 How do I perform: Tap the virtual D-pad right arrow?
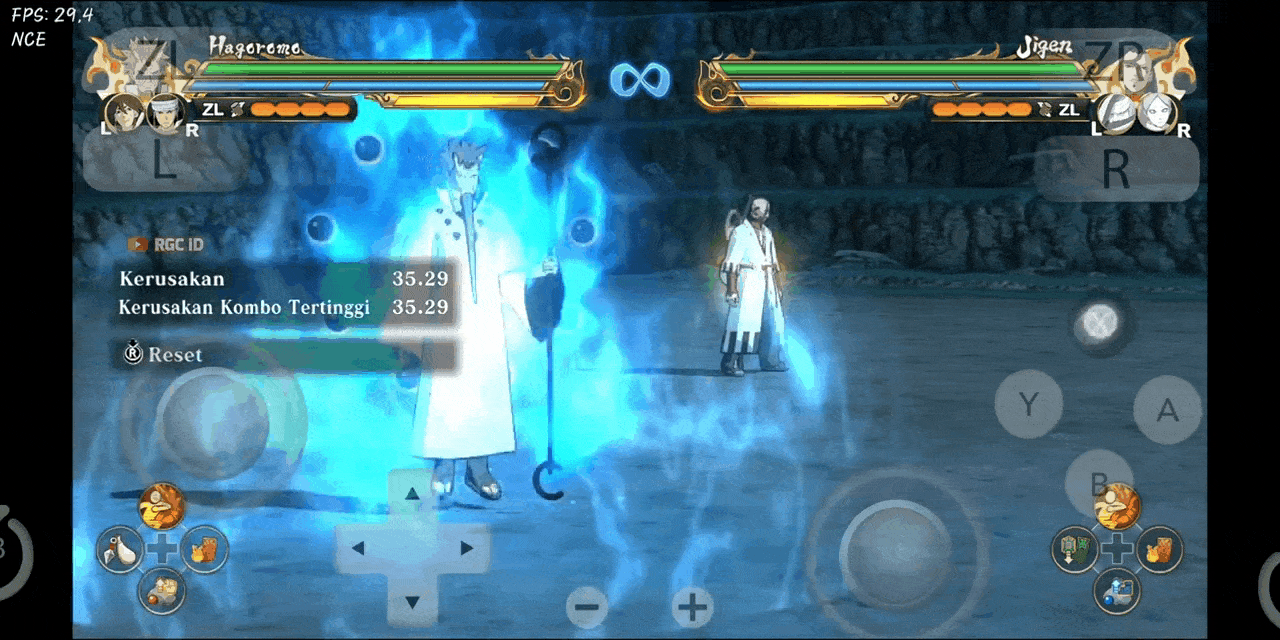(465, 548)
